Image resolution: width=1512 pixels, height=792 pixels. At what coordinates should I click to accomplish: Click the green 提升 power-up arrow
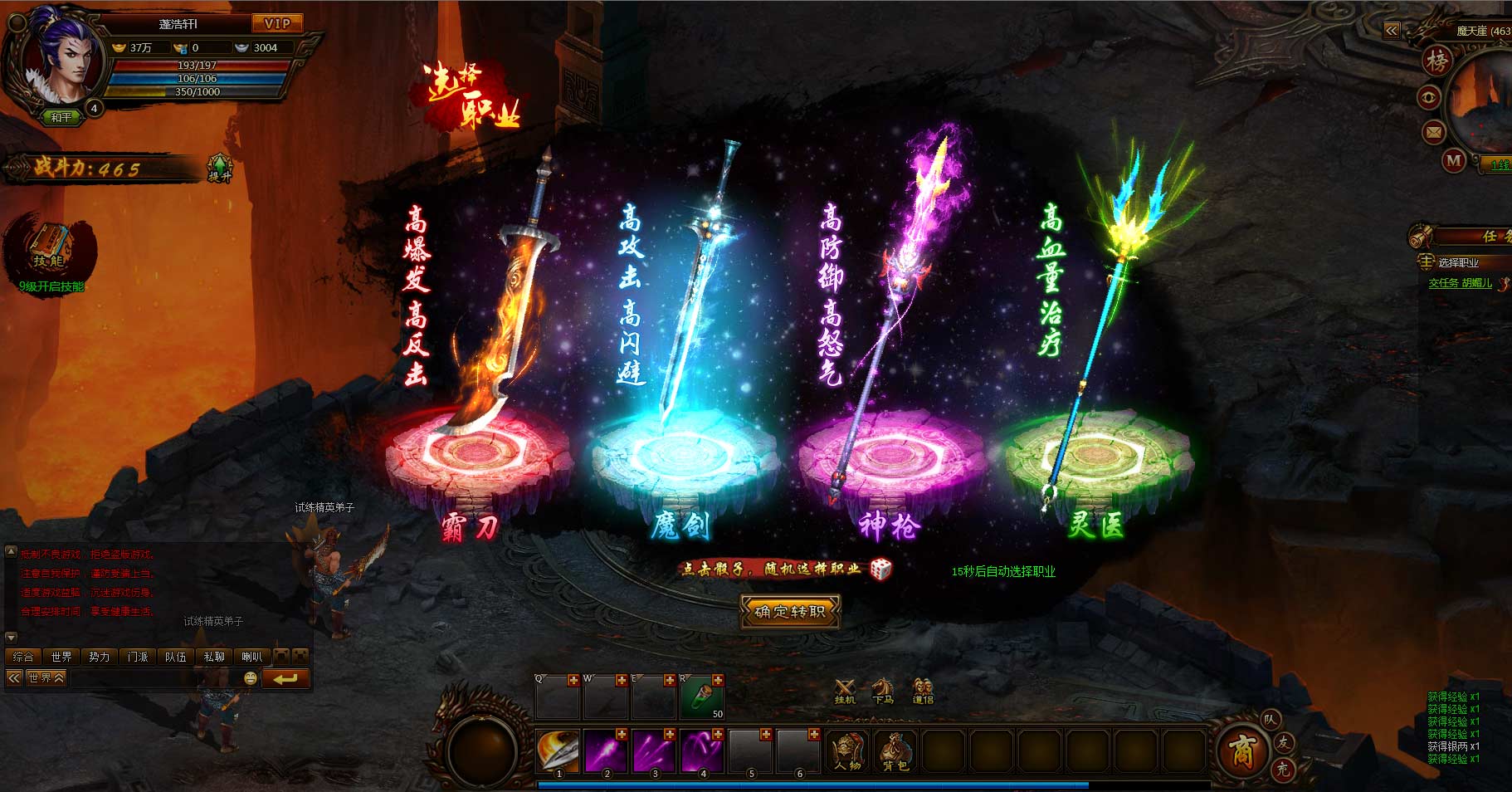pyautogui.click(x=219, y=167)
